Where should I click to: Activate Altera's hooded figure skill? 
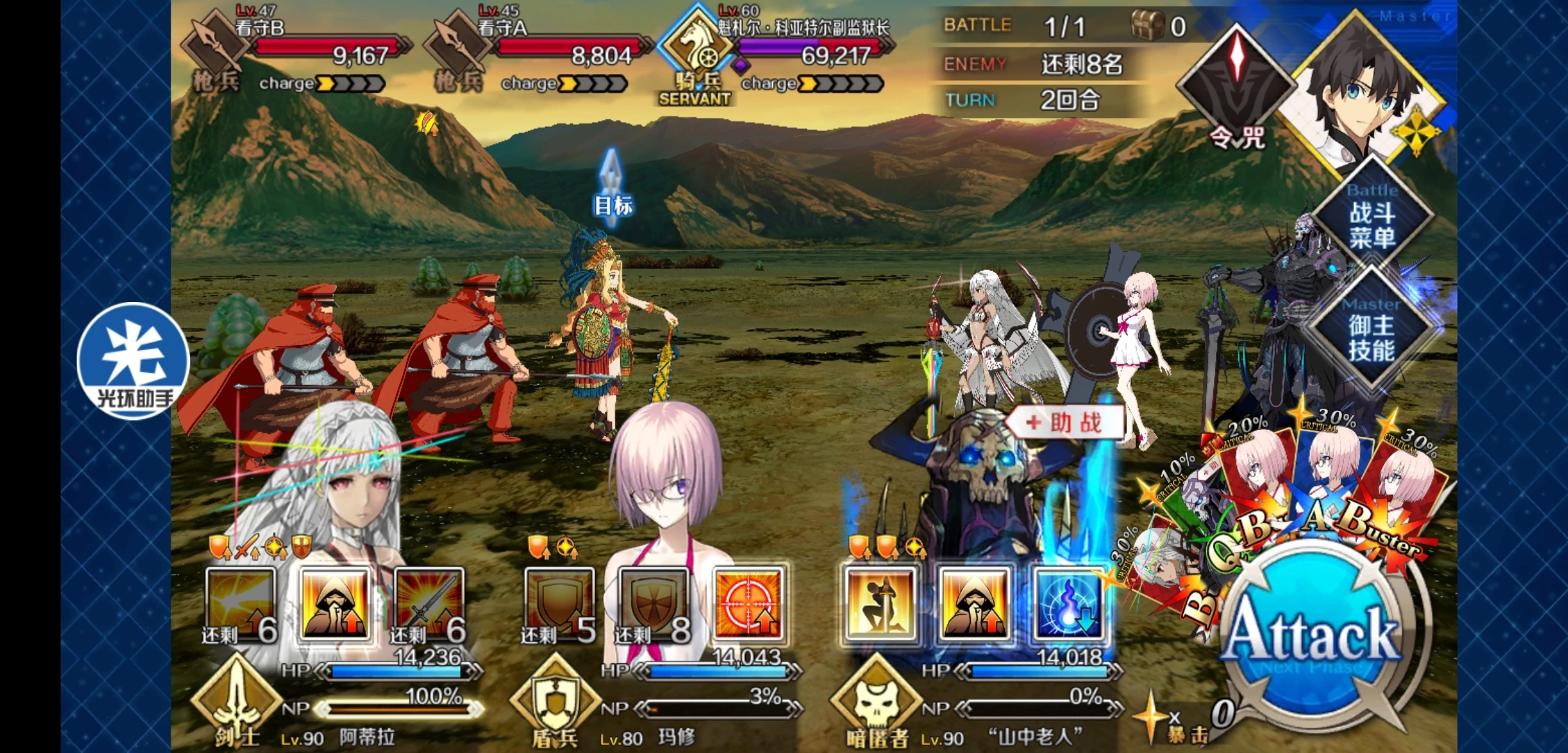coord(335,604)
